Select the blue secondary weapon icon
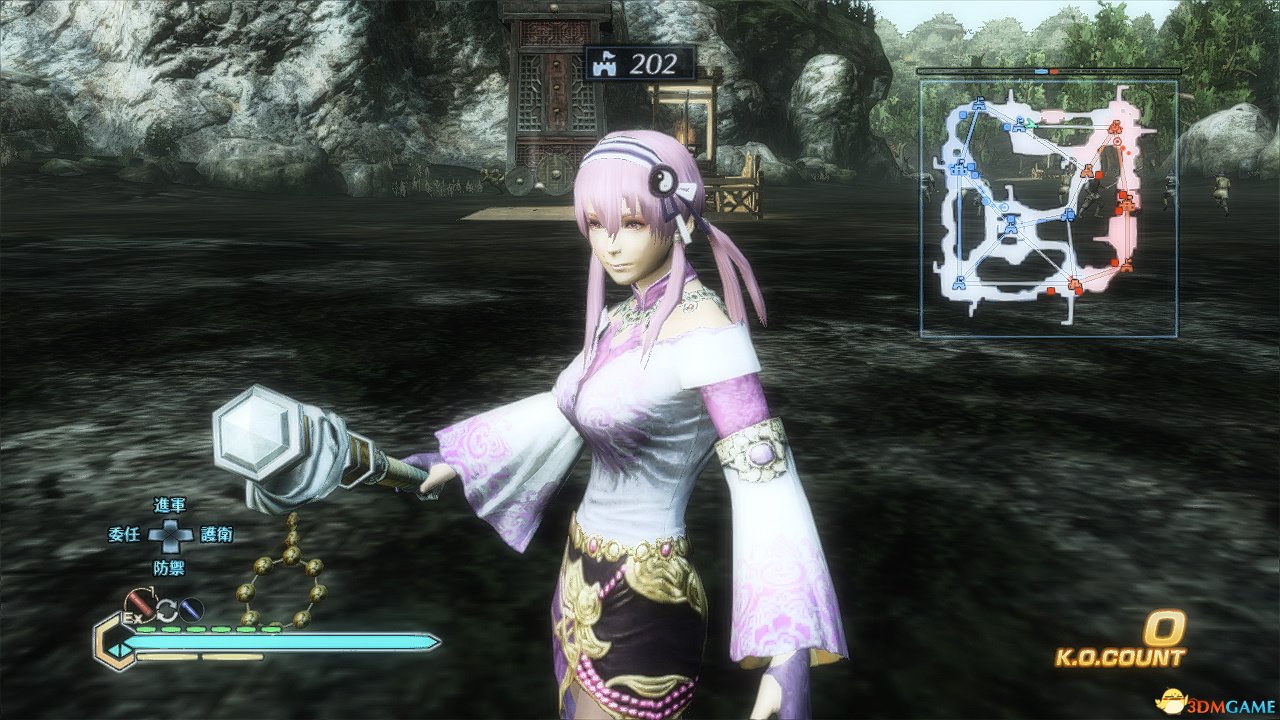Viewport: 1280px width, 720px height. pyautogui.click(x=191, y=608)
